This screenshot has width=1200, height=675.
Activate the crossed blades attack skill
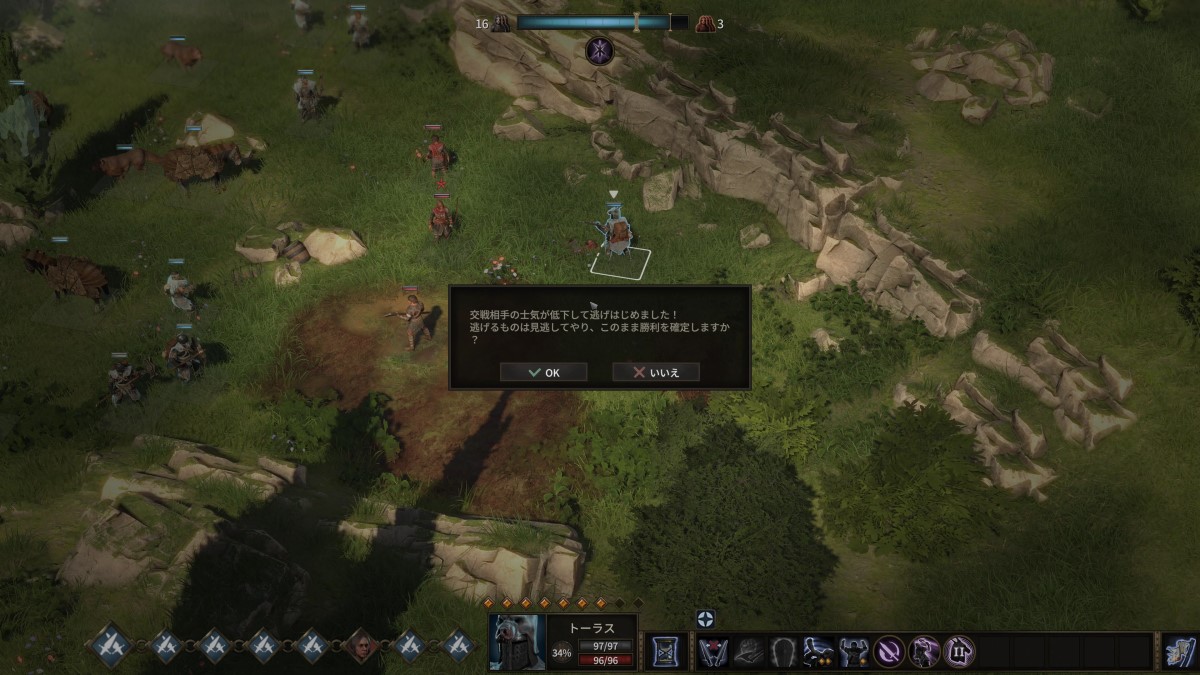pyautogui.click(x=713, y=652)
